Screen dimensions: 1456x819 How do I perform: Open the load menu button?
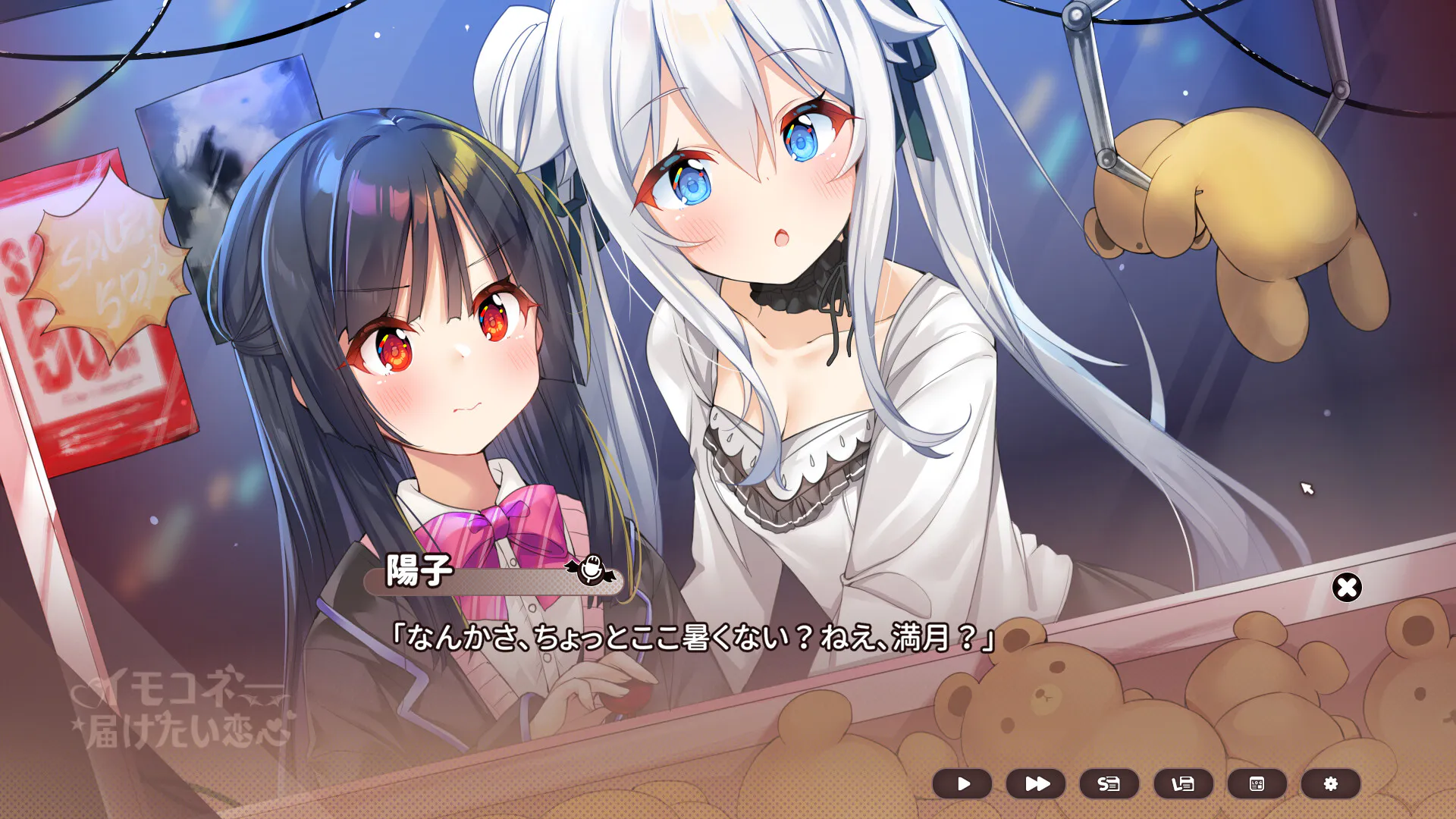point(1183,784)
